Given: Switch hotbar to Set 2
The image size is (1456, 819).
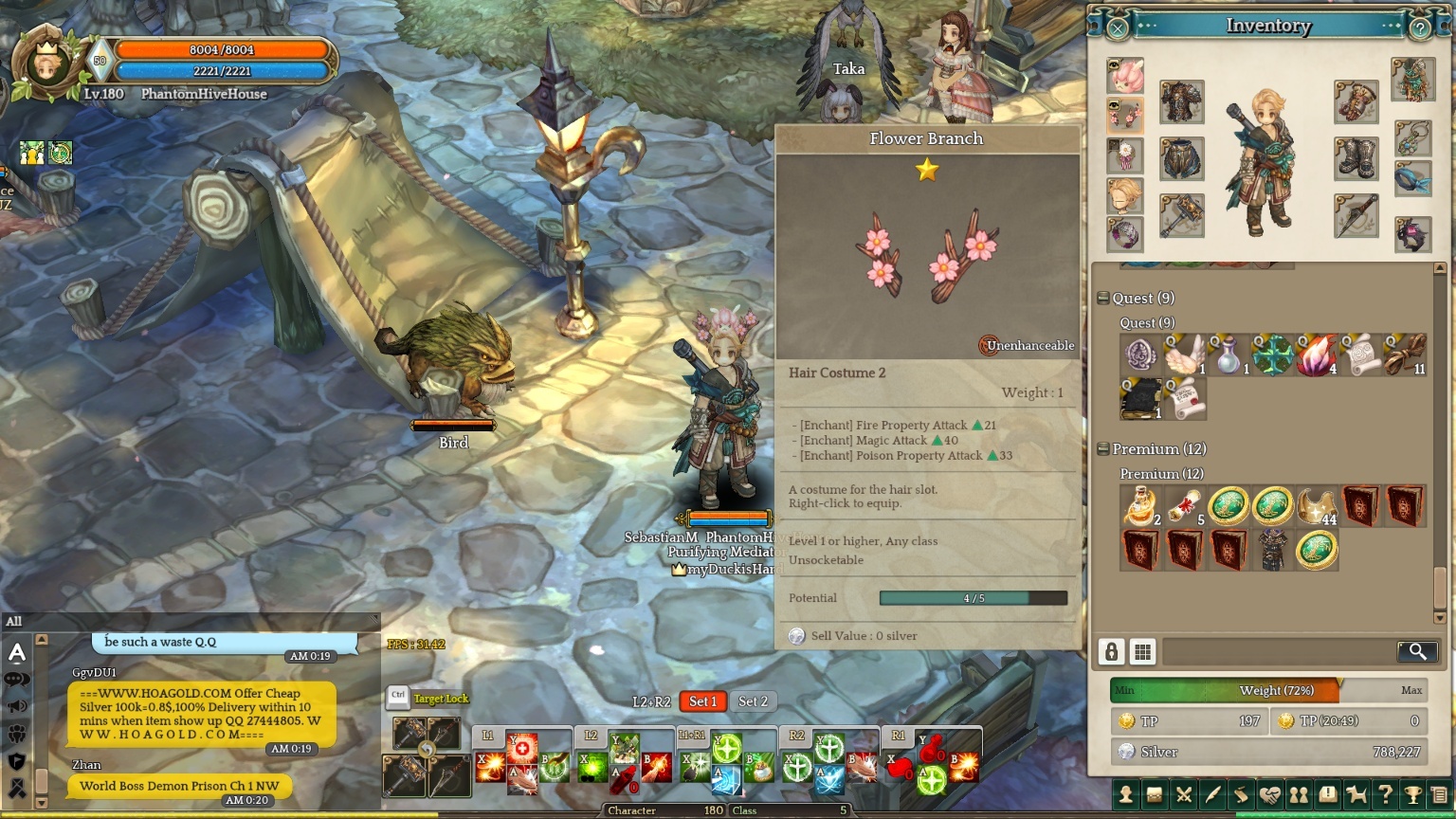Looking at the screenshot, I should [x=754, y=701].
